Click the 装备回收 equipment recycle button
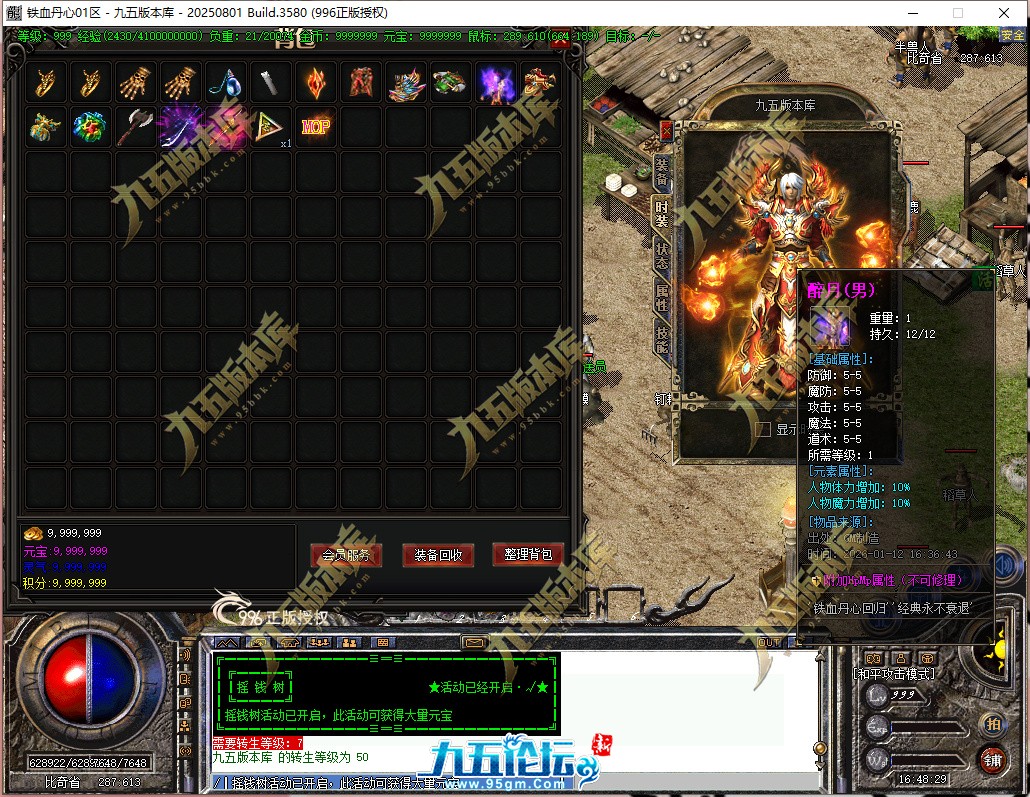This screenshot has width=1030, height=797. pyautogui.click(x=437, y=555)
